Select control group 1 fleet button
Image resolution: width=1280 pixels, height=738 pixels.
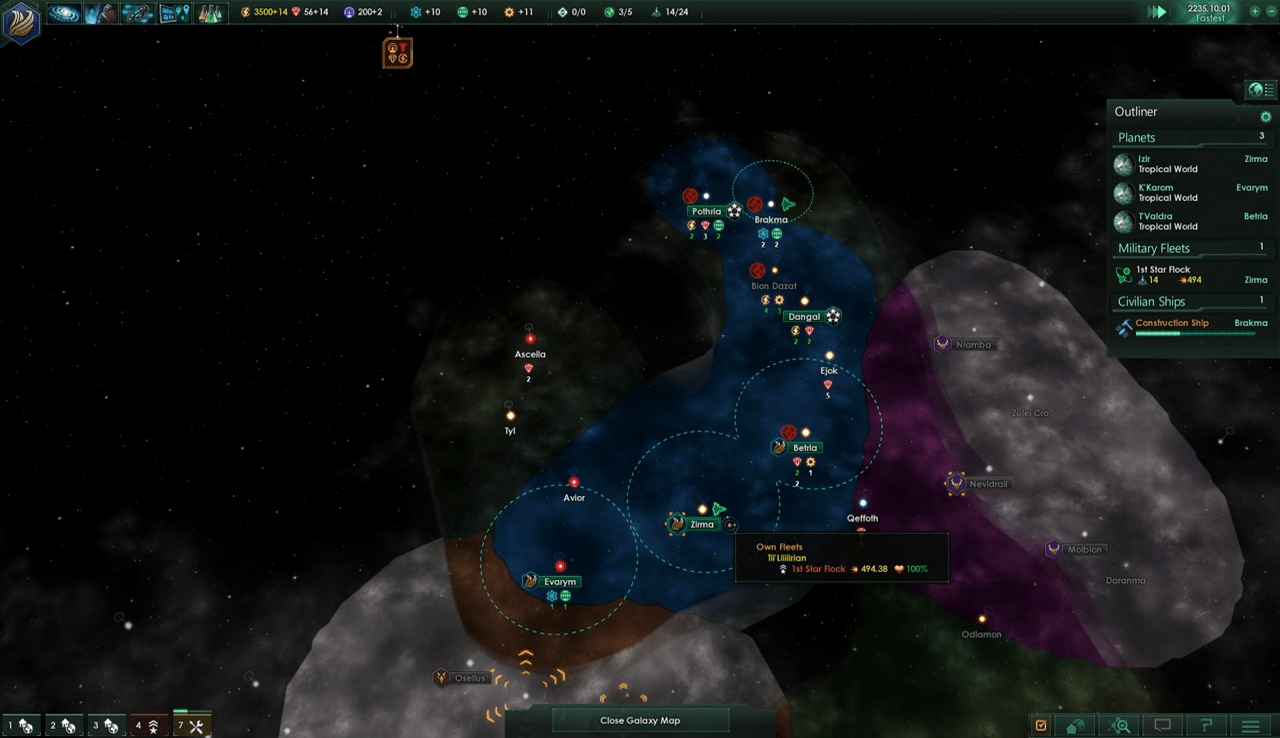pos(20,725)
